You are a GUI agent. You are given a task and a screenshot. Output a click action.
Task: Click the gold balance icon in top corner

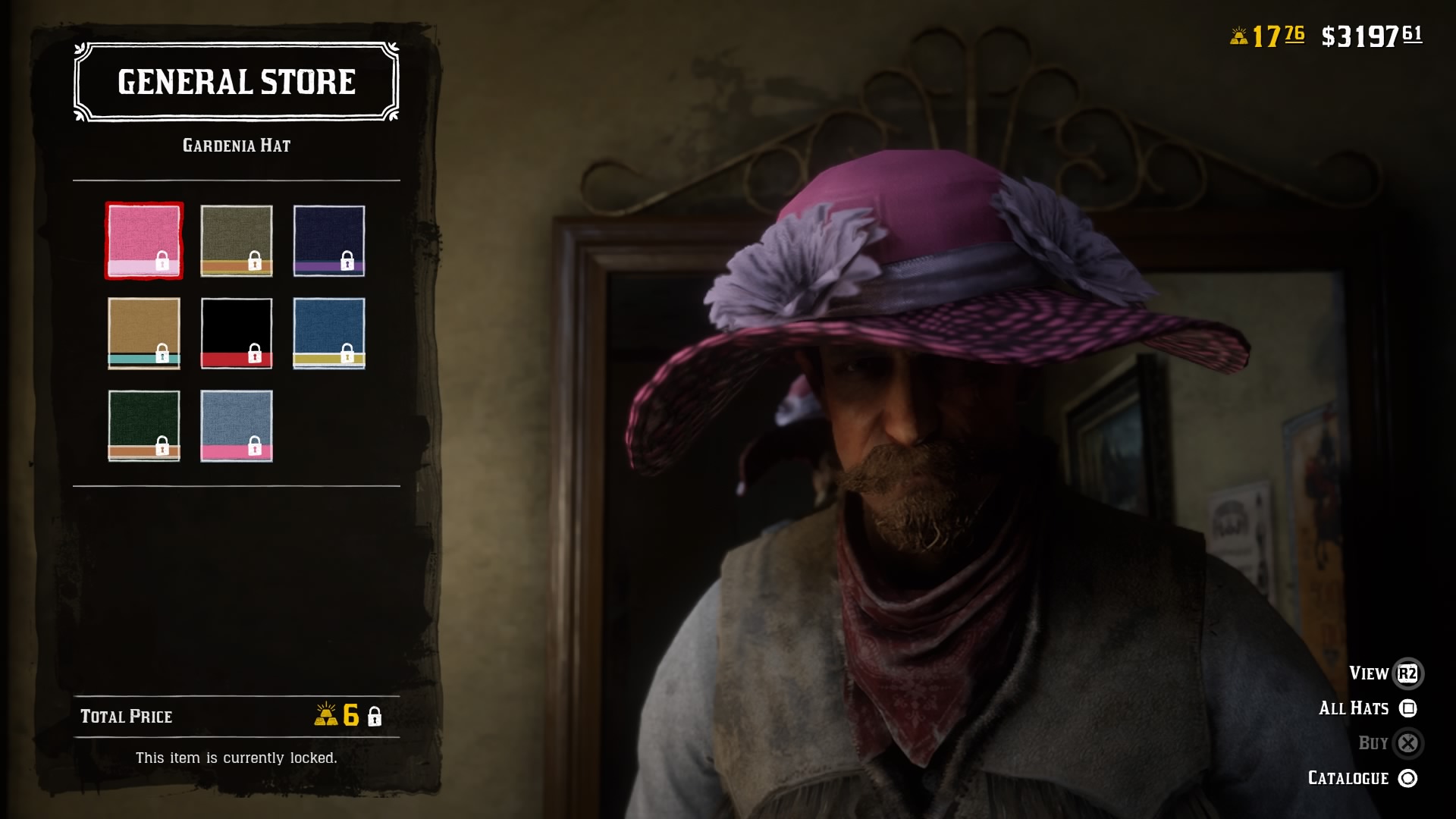(1238, 34)
